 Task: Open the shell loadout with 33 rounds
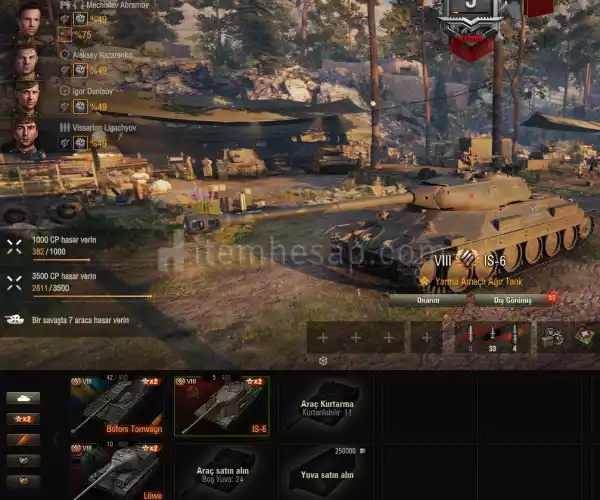[492, 337]
